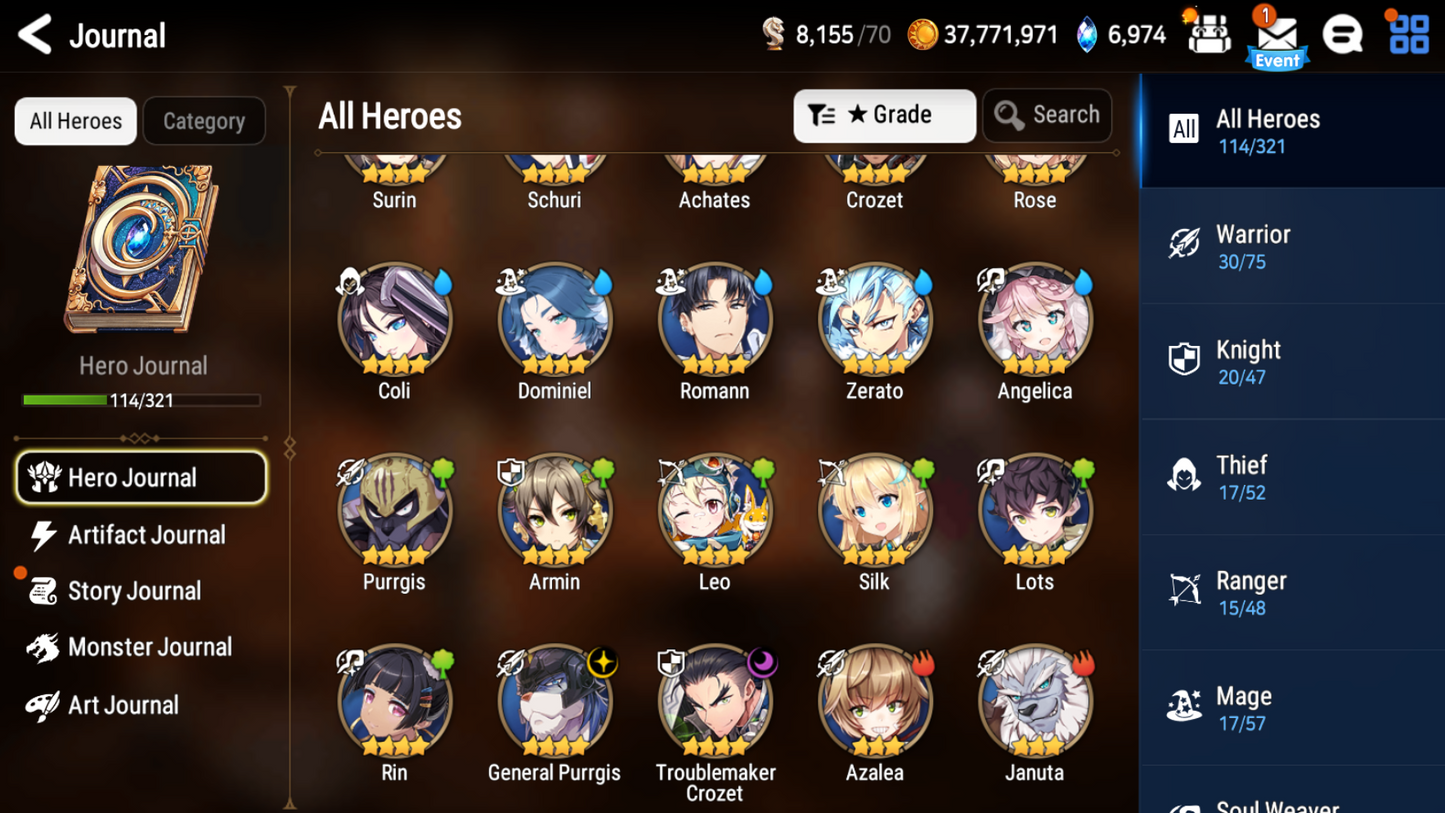The width and height of the screenshot is (1445, 813).
Task: Open the Event mailbox icon
Action: (1277, 38)
